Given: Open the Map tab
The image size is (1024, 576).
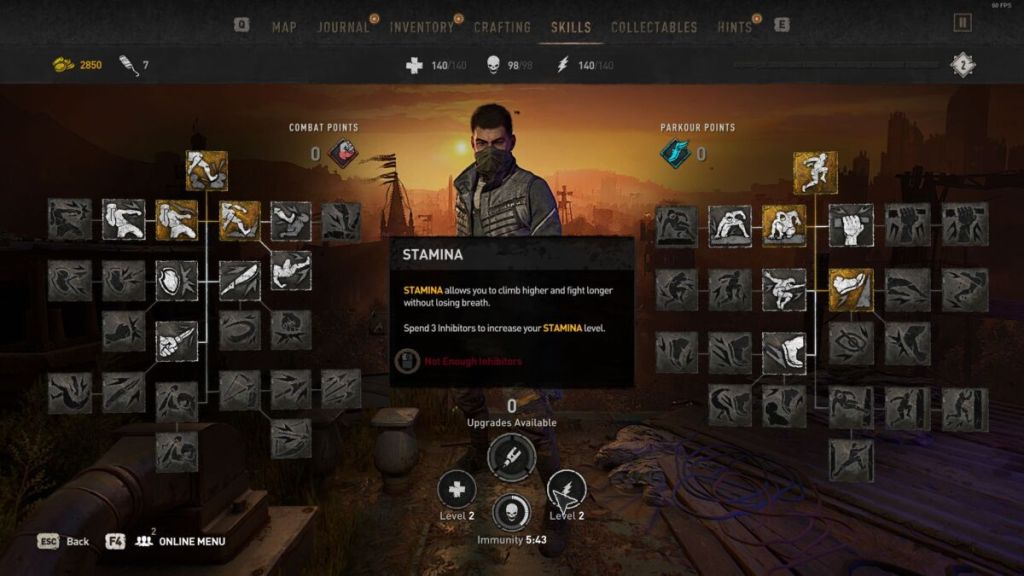Looking at the screenshot, I should point(284,27).
